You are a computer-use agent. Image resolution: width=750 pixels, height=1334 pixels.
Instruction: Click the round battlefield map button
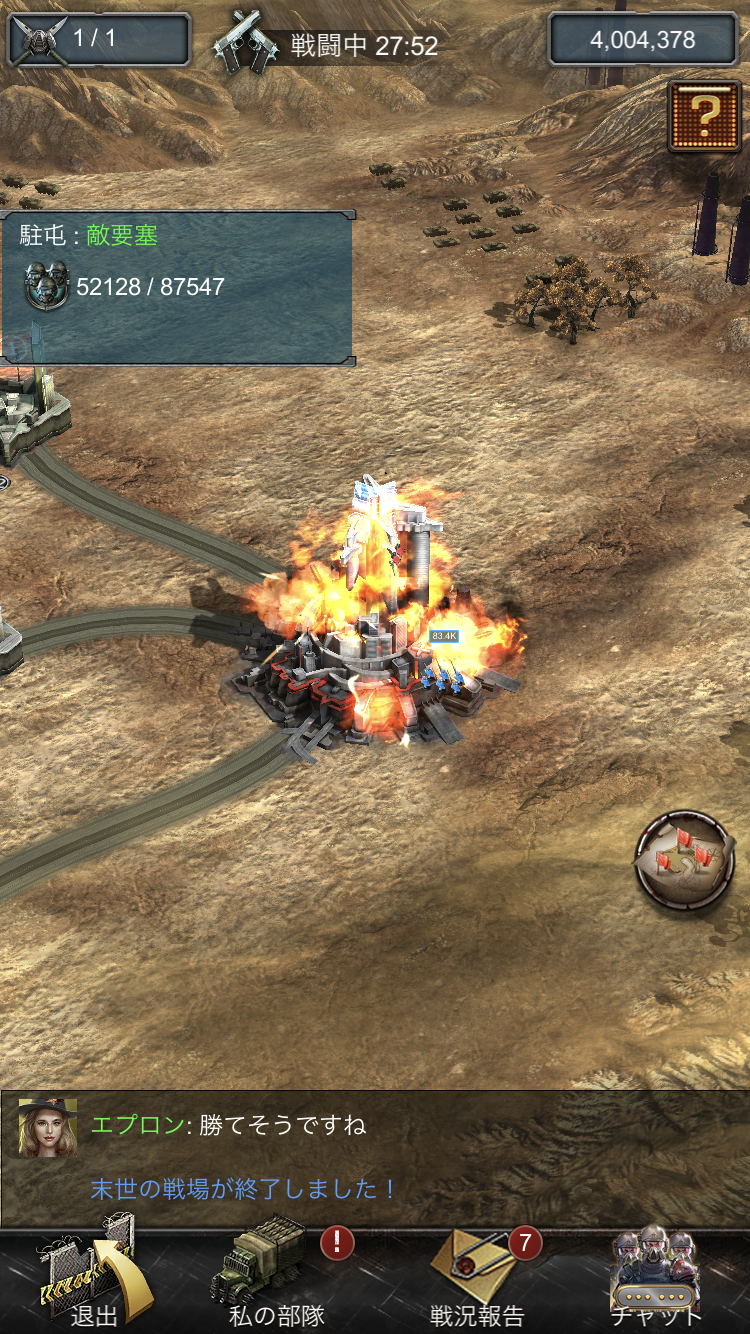tap(686, 860)
